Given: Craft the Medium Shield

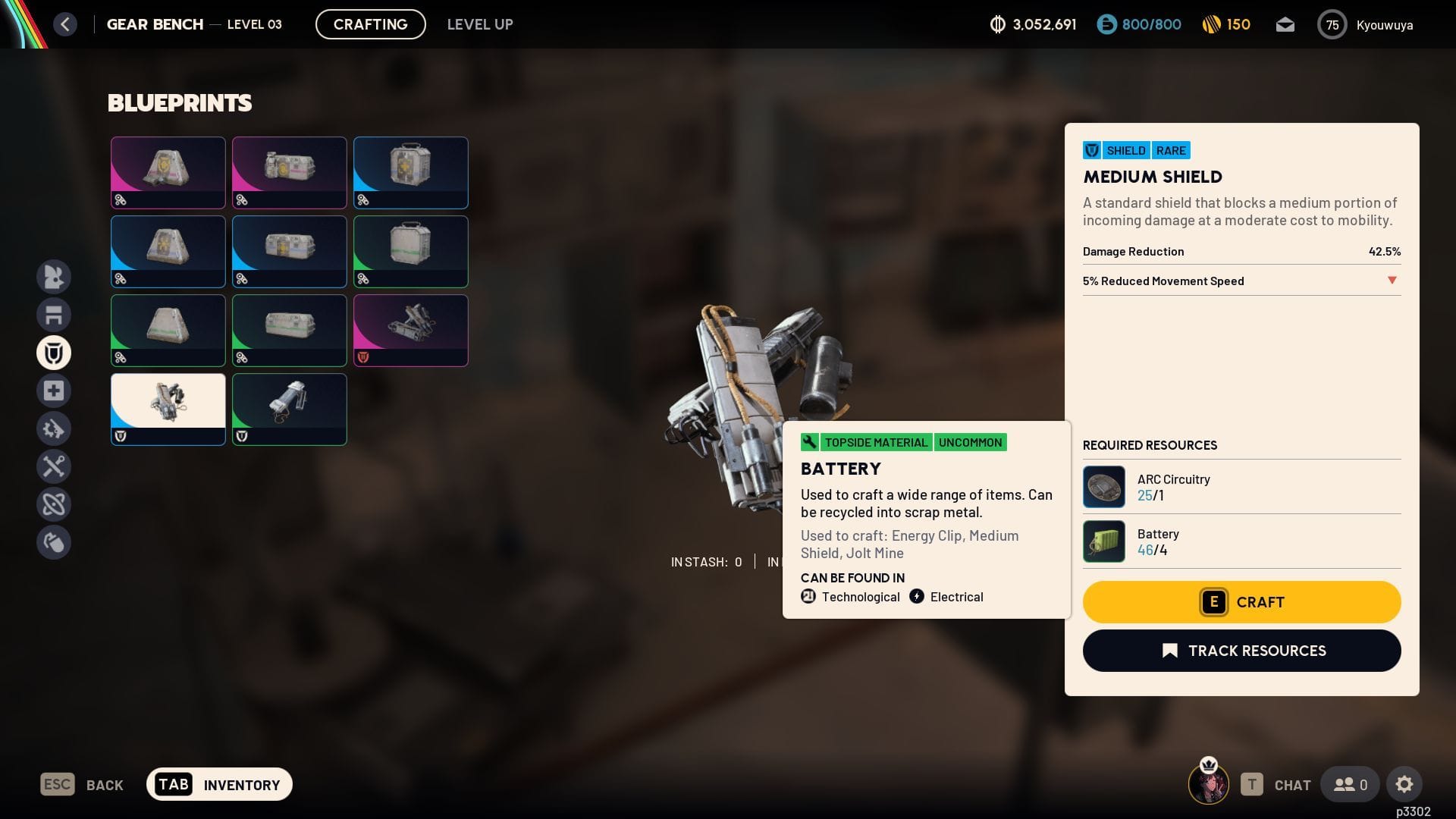Looking at the screenshot, I should point(1241,602).
